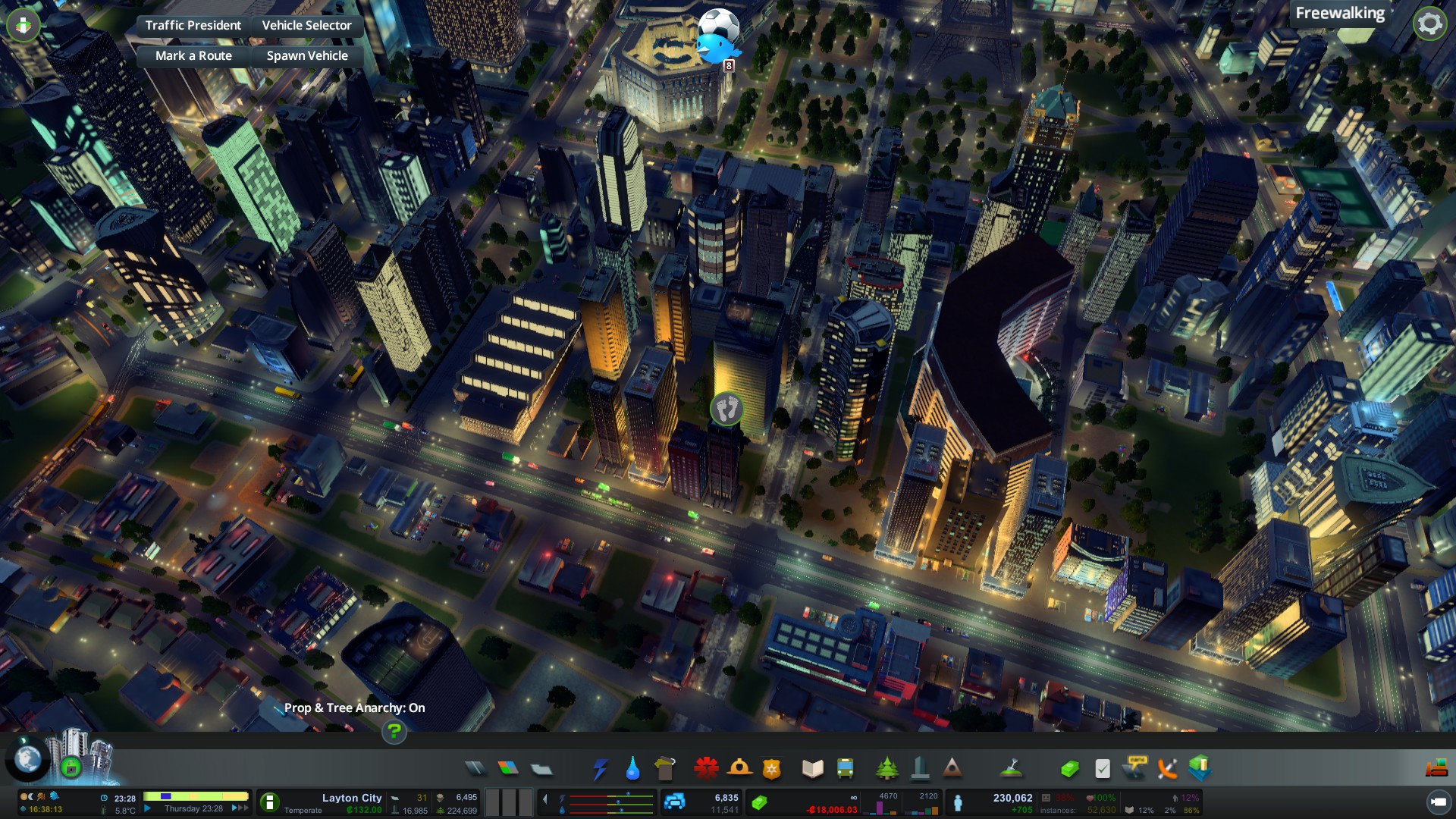The image size is (1456, 819).
Task: Open the garbage bin menu
Action: pos(665,768)
